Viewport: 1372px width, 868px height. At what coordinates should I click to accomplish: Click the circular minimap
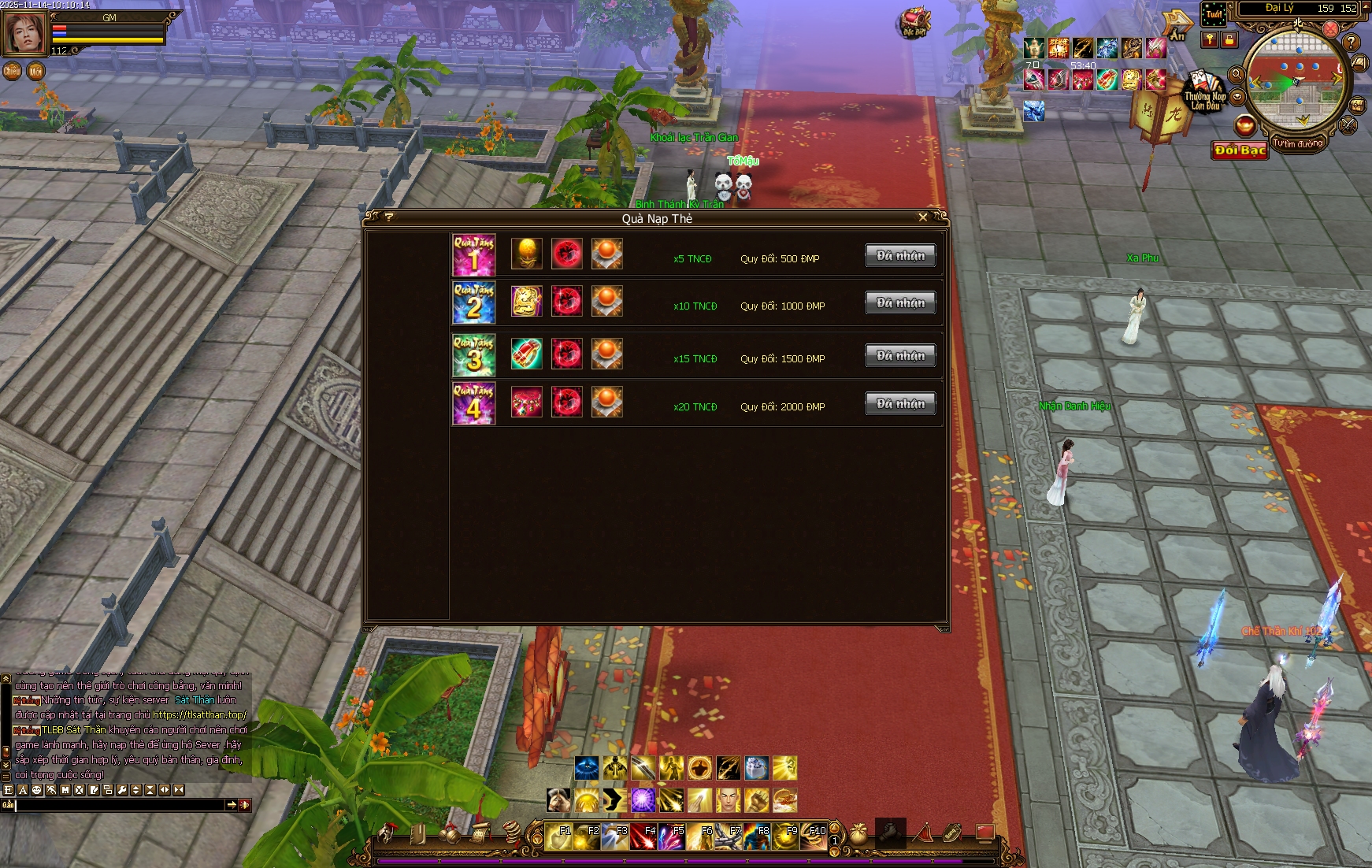1296,80
